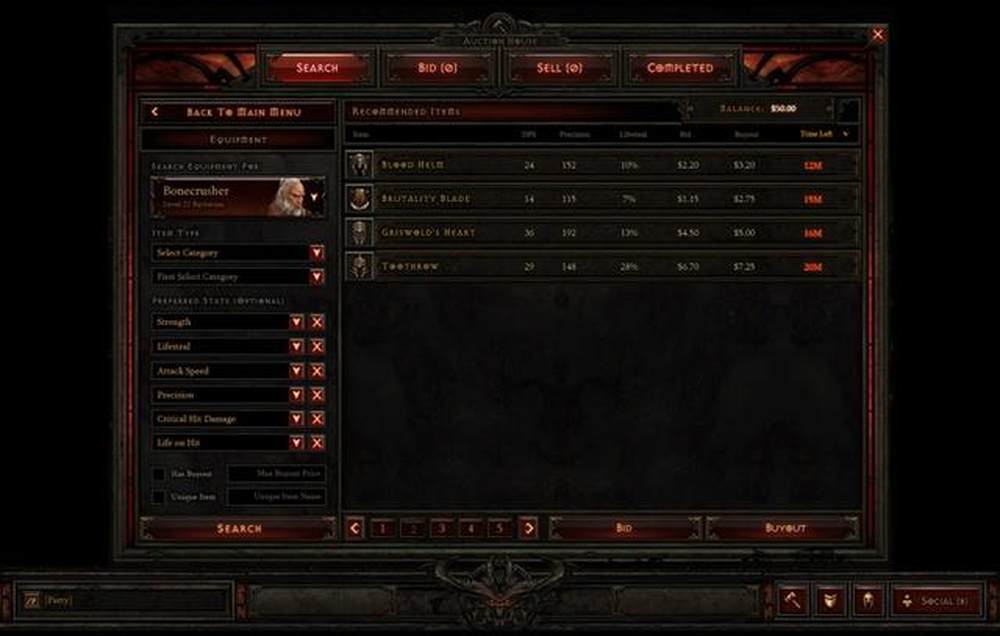
Task: Open the Social panel
Action: point(936,601)
